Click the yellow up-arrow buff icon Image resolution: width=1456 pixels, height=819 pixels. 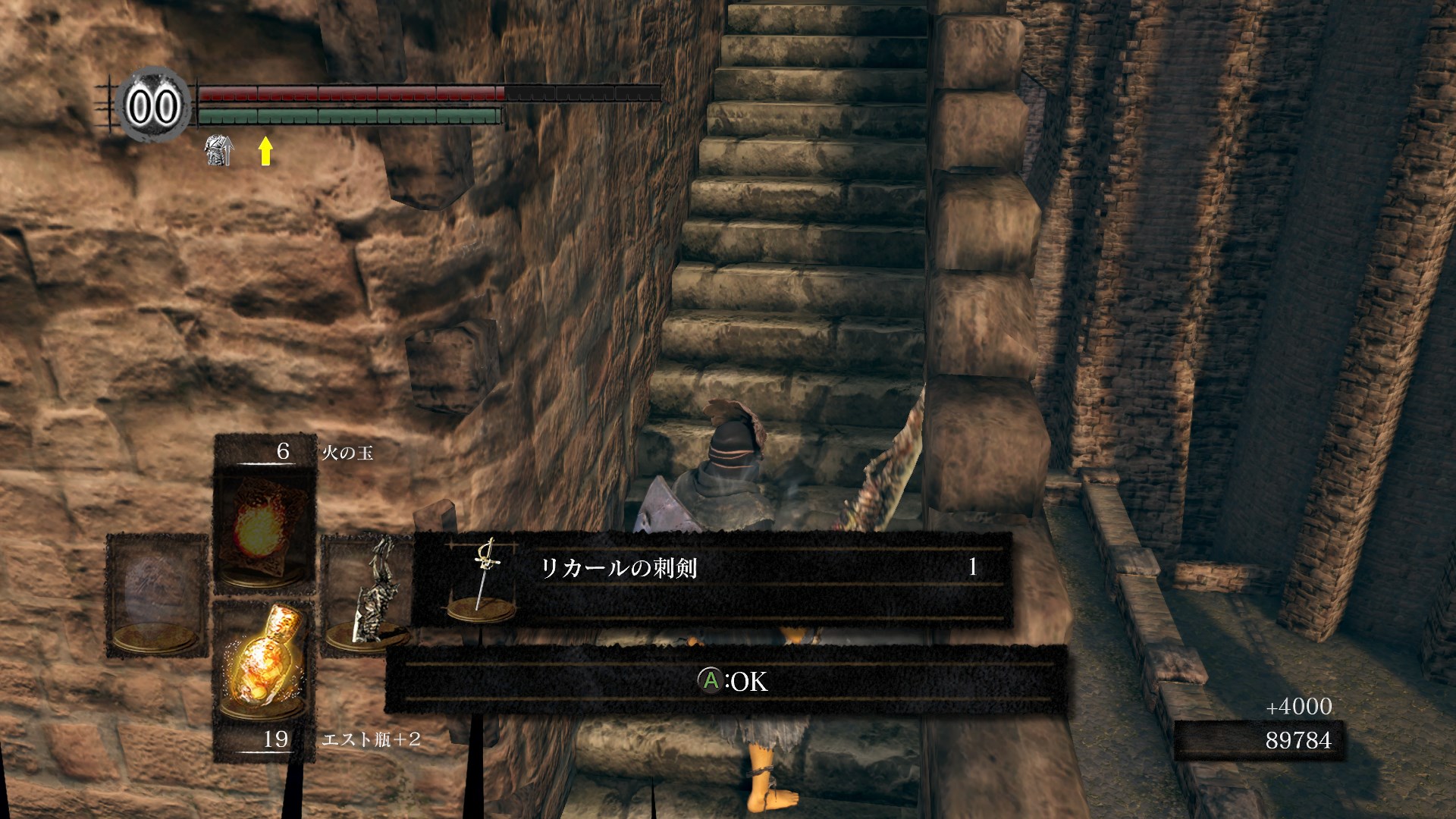click(265, 151)
